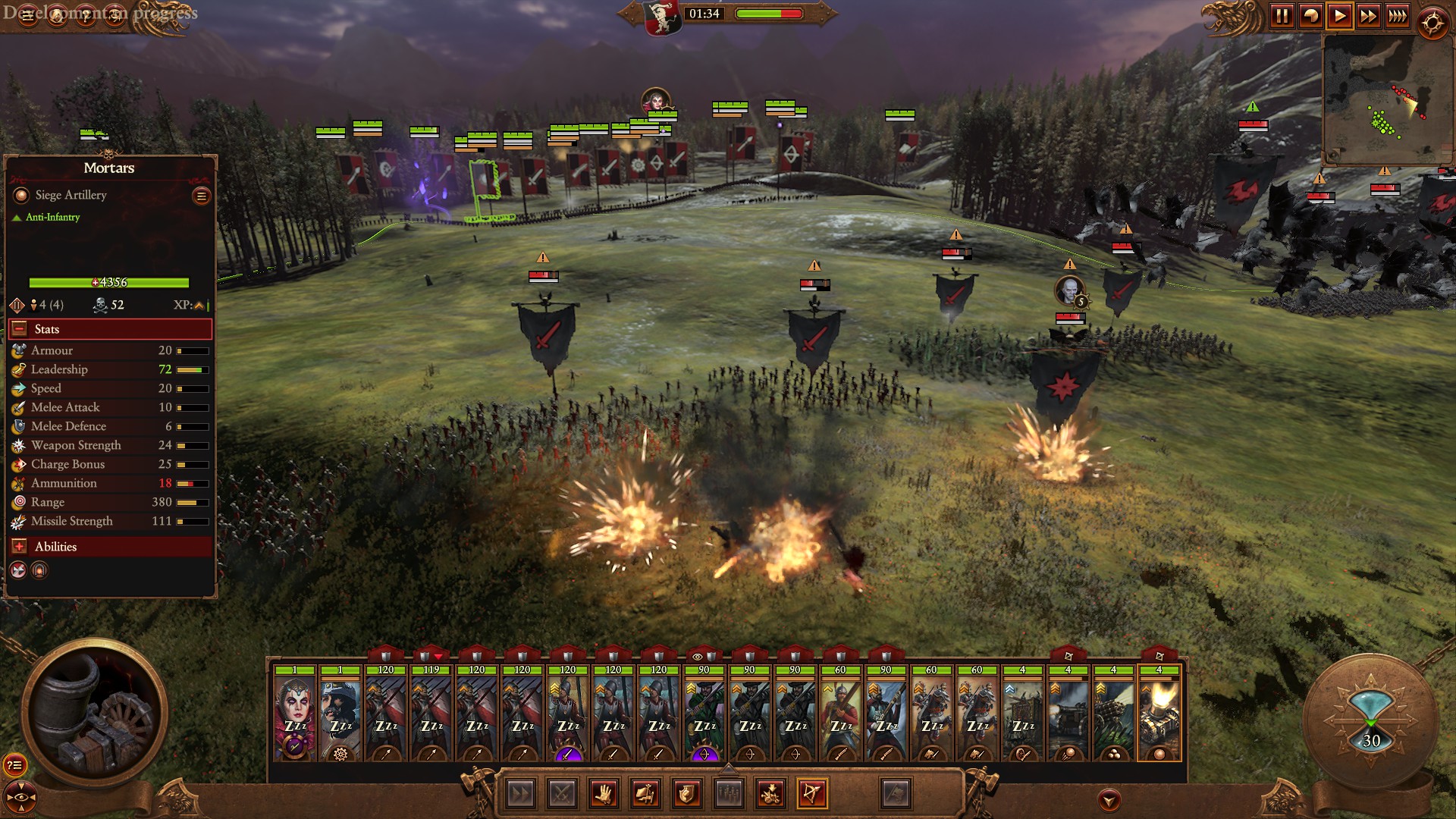Switch to fastest battle speed

(1397, 16)
